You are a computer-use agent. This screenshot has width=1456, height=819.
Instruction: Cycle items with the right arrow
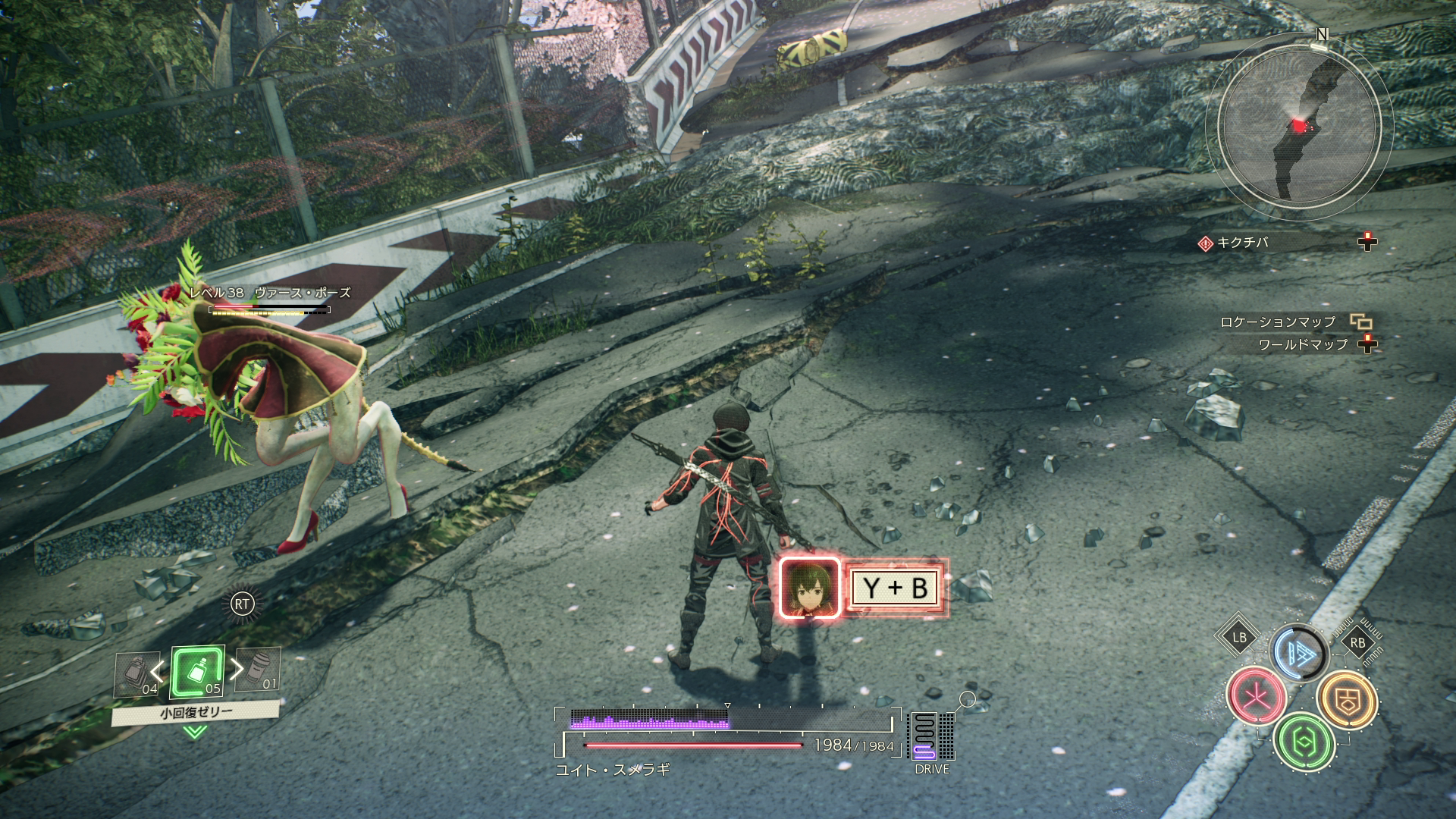237,669
